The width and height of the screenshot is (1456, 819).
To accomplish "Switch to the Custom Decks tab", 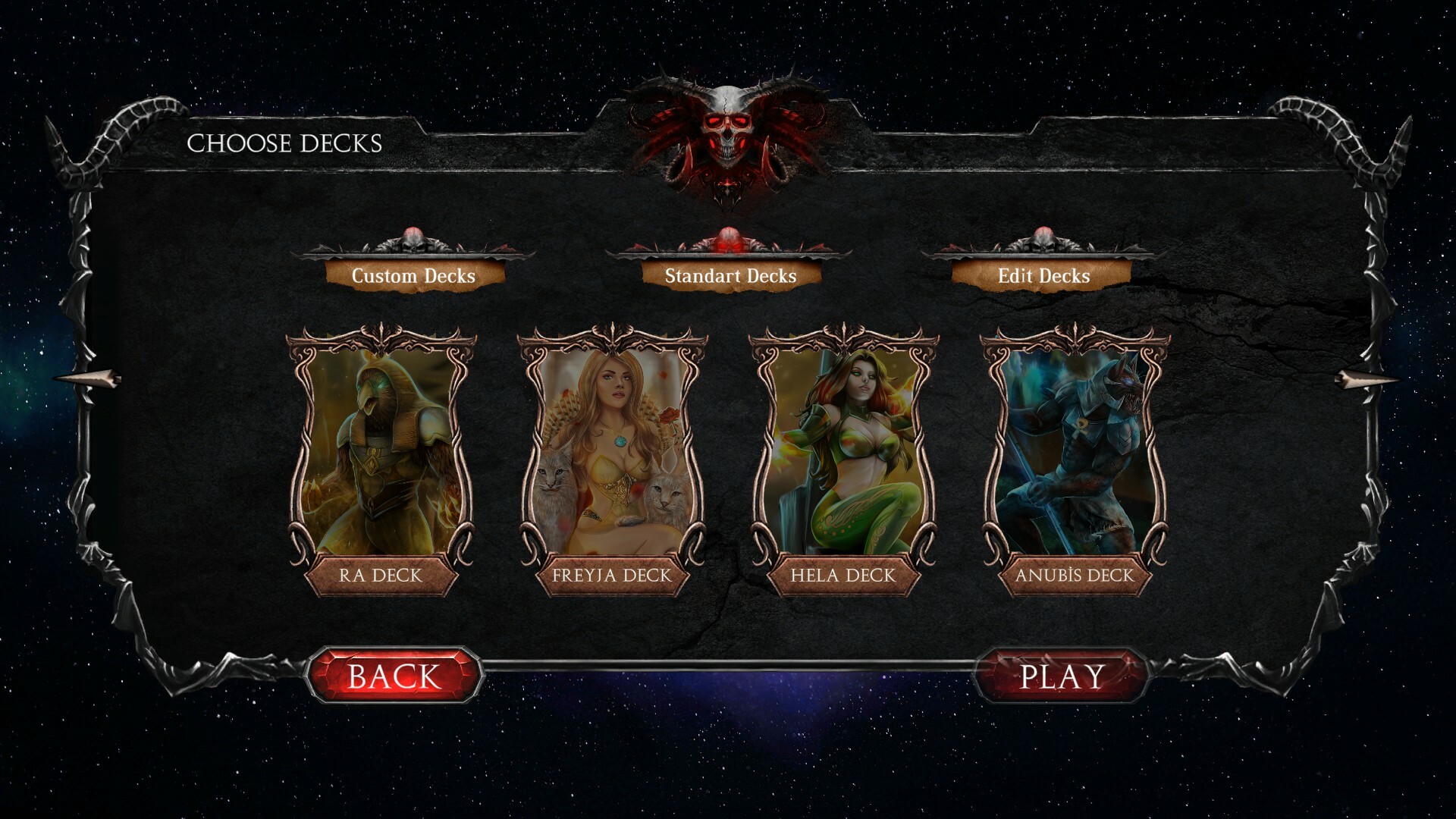I will pyautogui.click(x=413, y=275).
